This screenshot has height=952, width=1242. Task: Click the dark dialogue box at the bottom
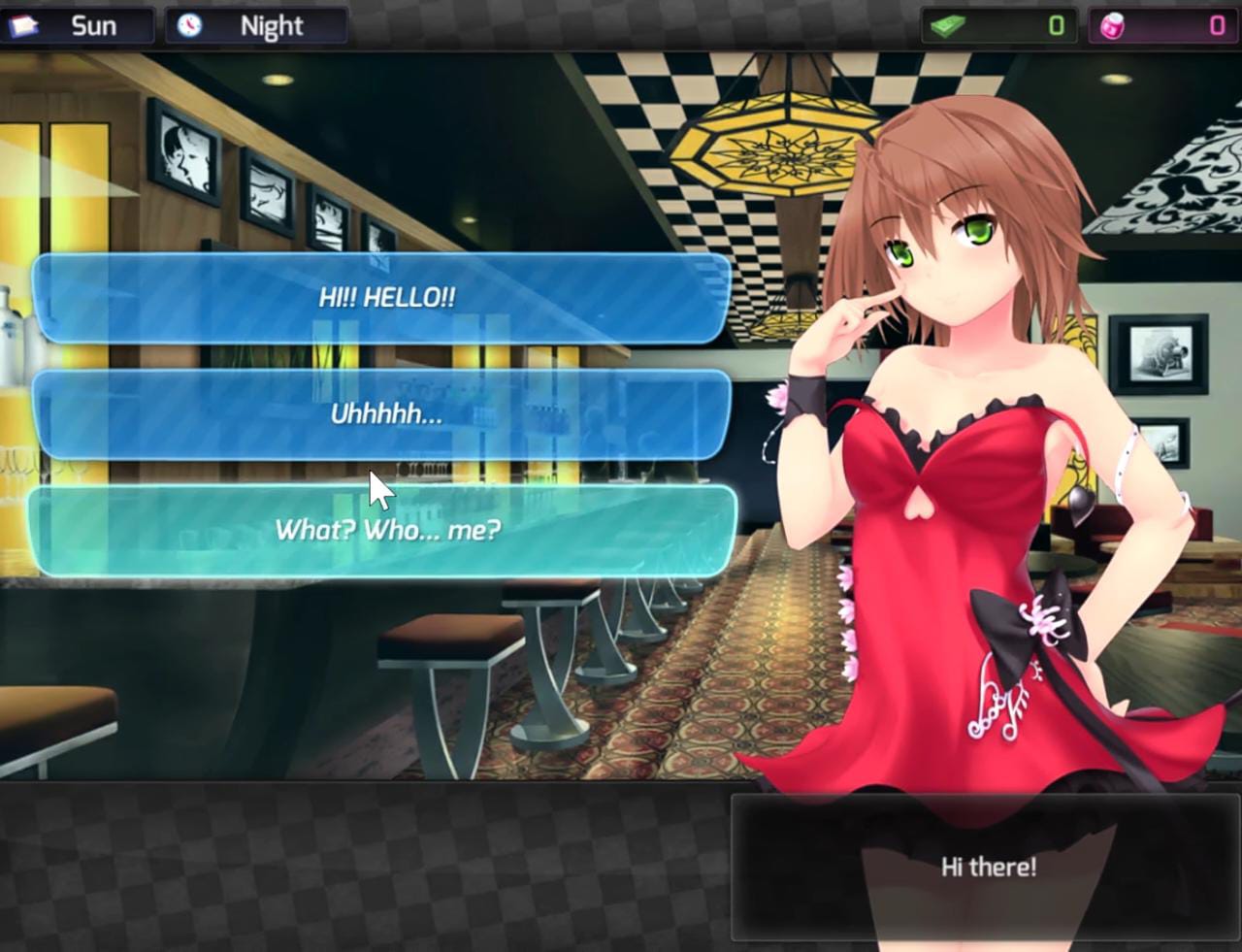pyautogui.click(x=985, y=869)
